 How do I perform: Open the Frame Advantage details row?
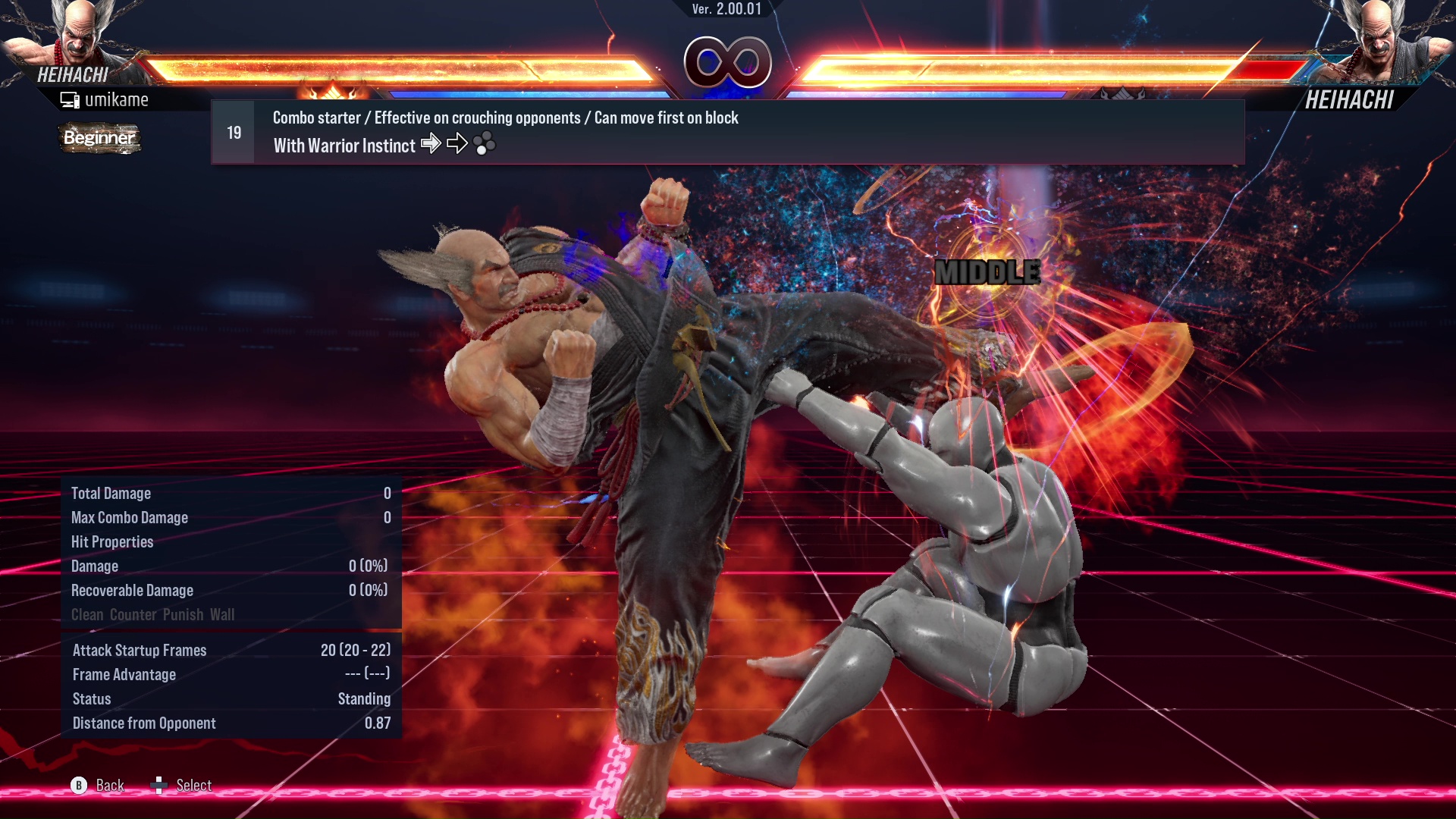[124, 674]
